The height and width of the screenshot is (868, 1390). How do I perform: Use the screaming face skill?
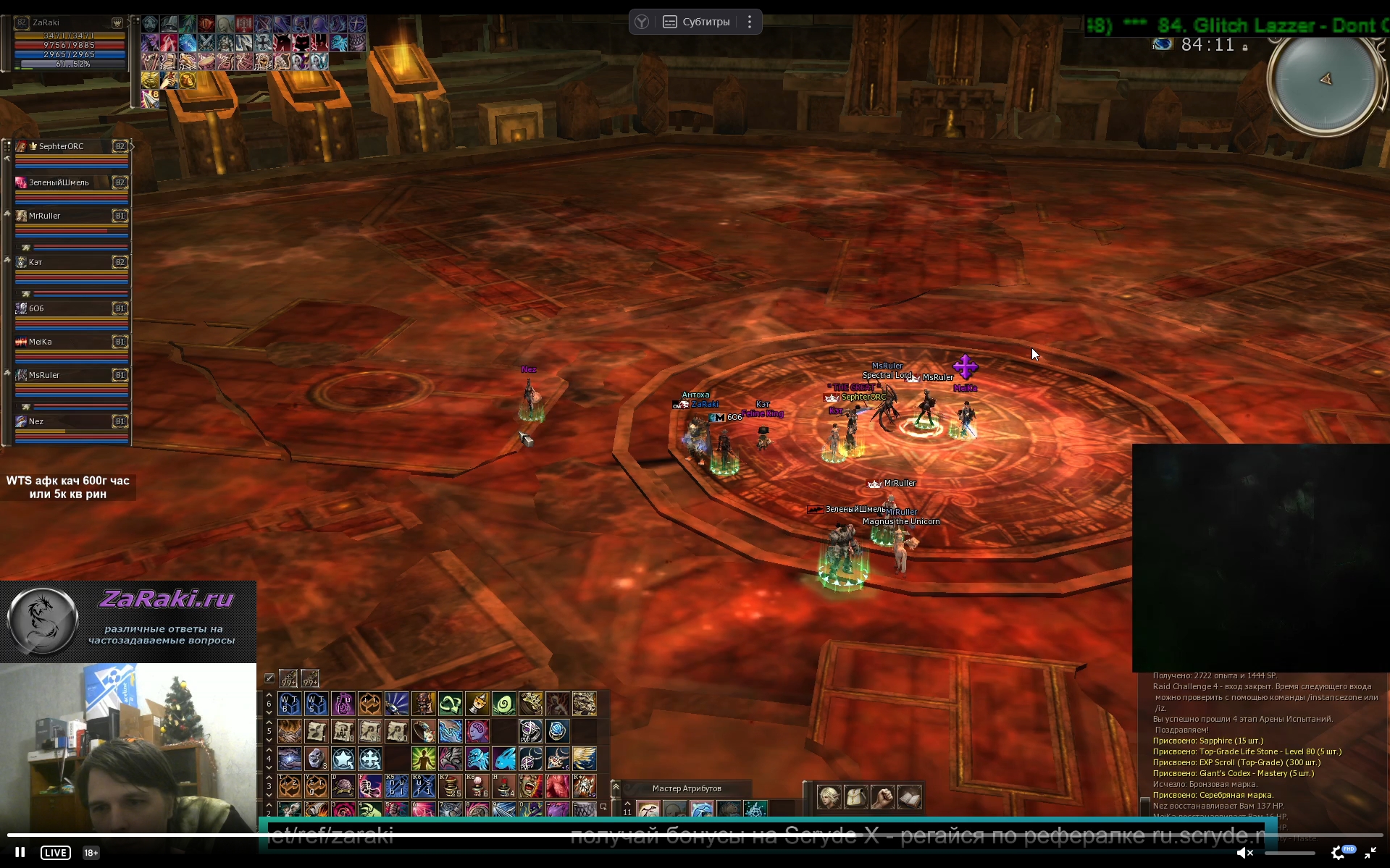point(530,785)
